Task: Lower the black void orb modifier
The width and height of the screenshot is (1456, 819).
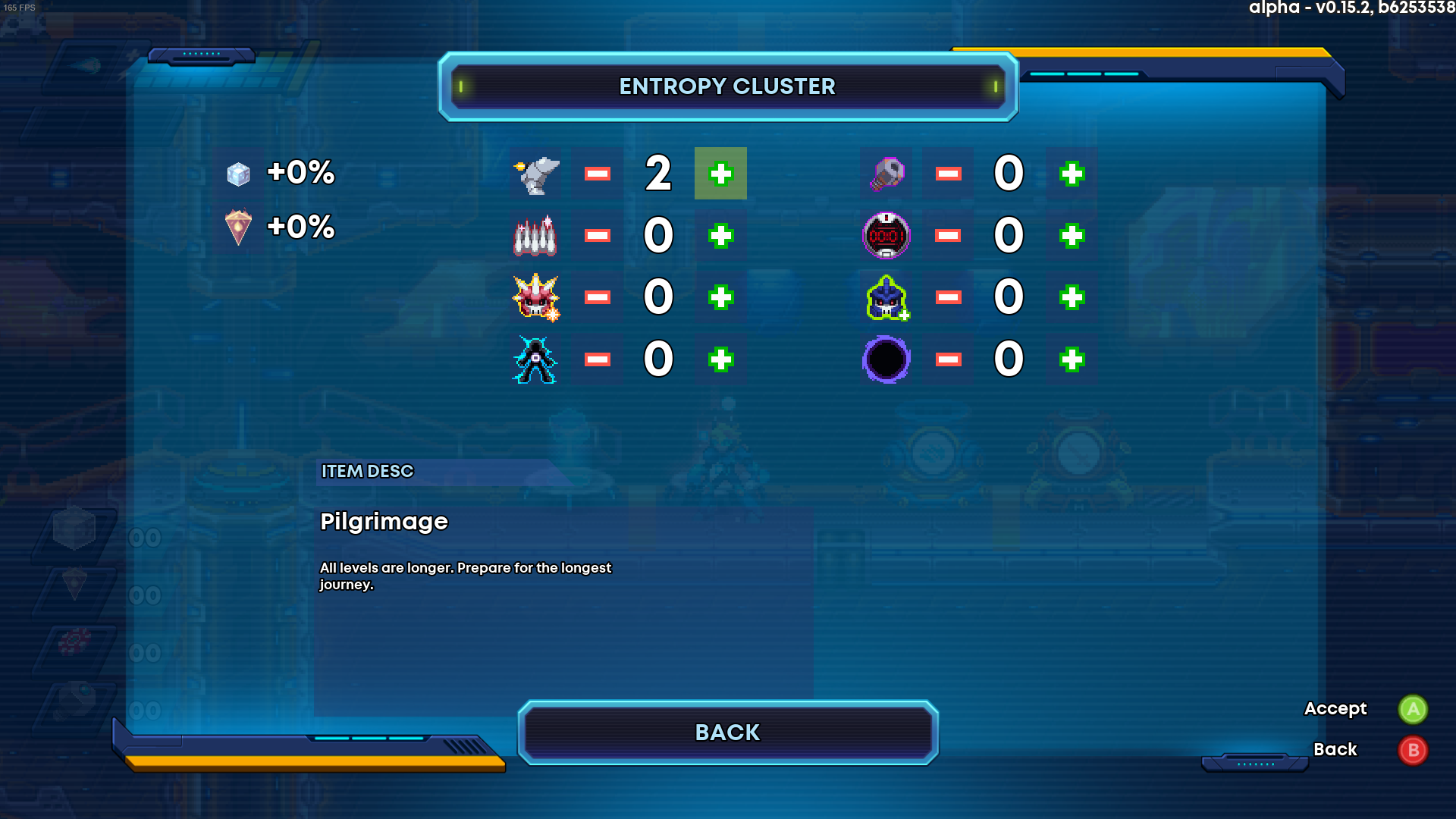Action: click(948, 359)
